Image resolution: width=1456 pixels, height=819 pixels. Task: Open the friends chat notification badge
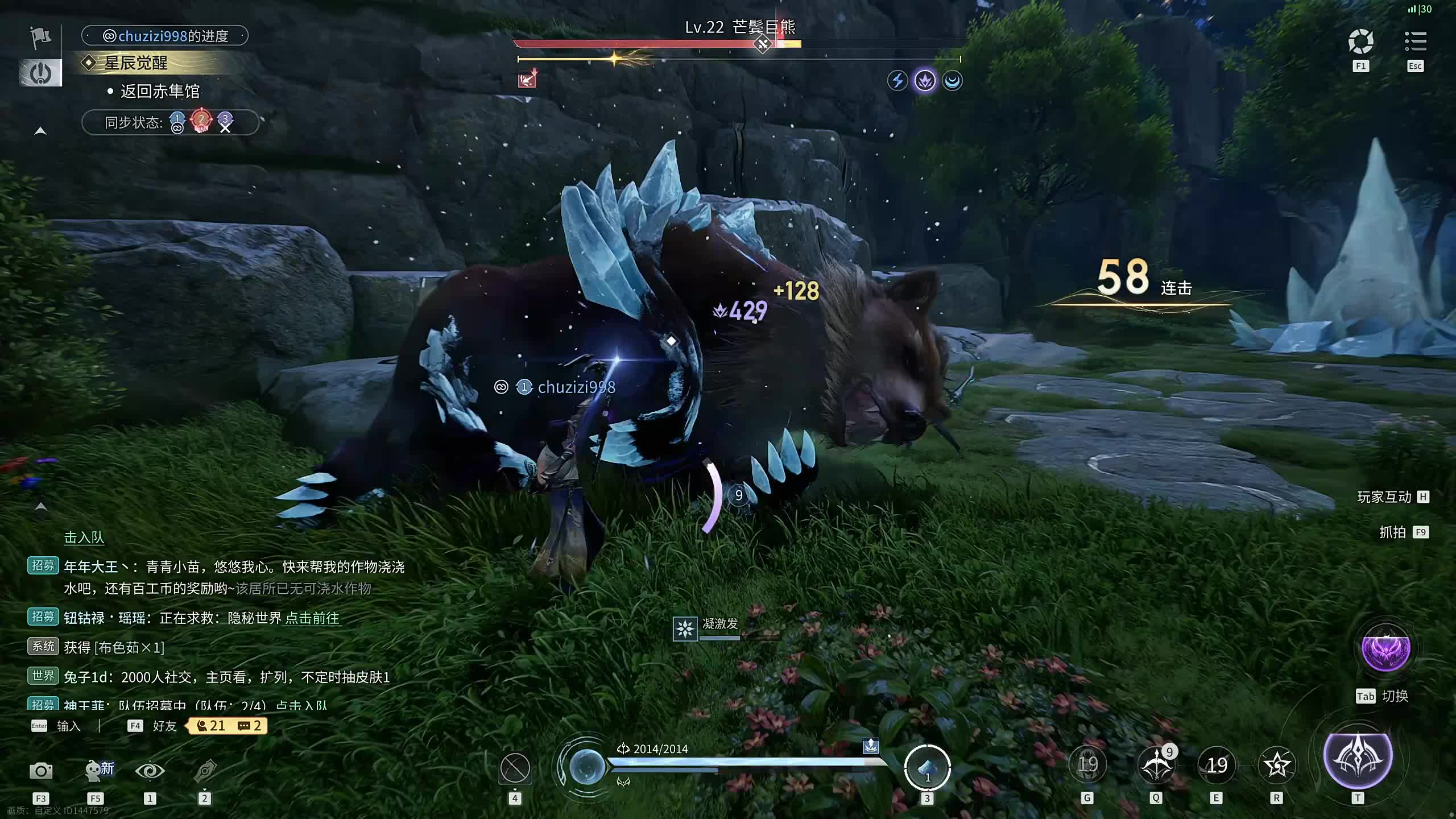coord(228,726)
